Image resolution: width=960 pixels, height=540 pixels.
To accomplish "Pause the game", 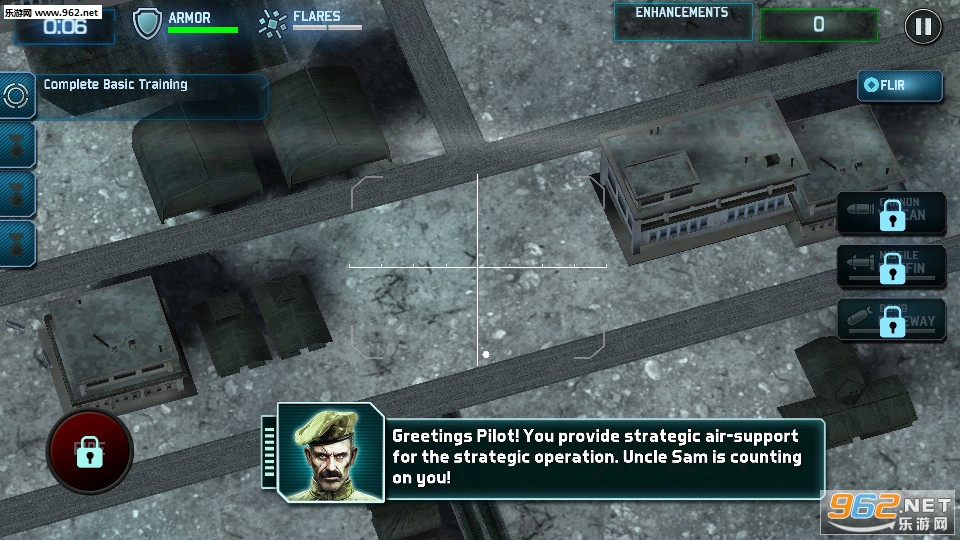I will coord(923,26).
